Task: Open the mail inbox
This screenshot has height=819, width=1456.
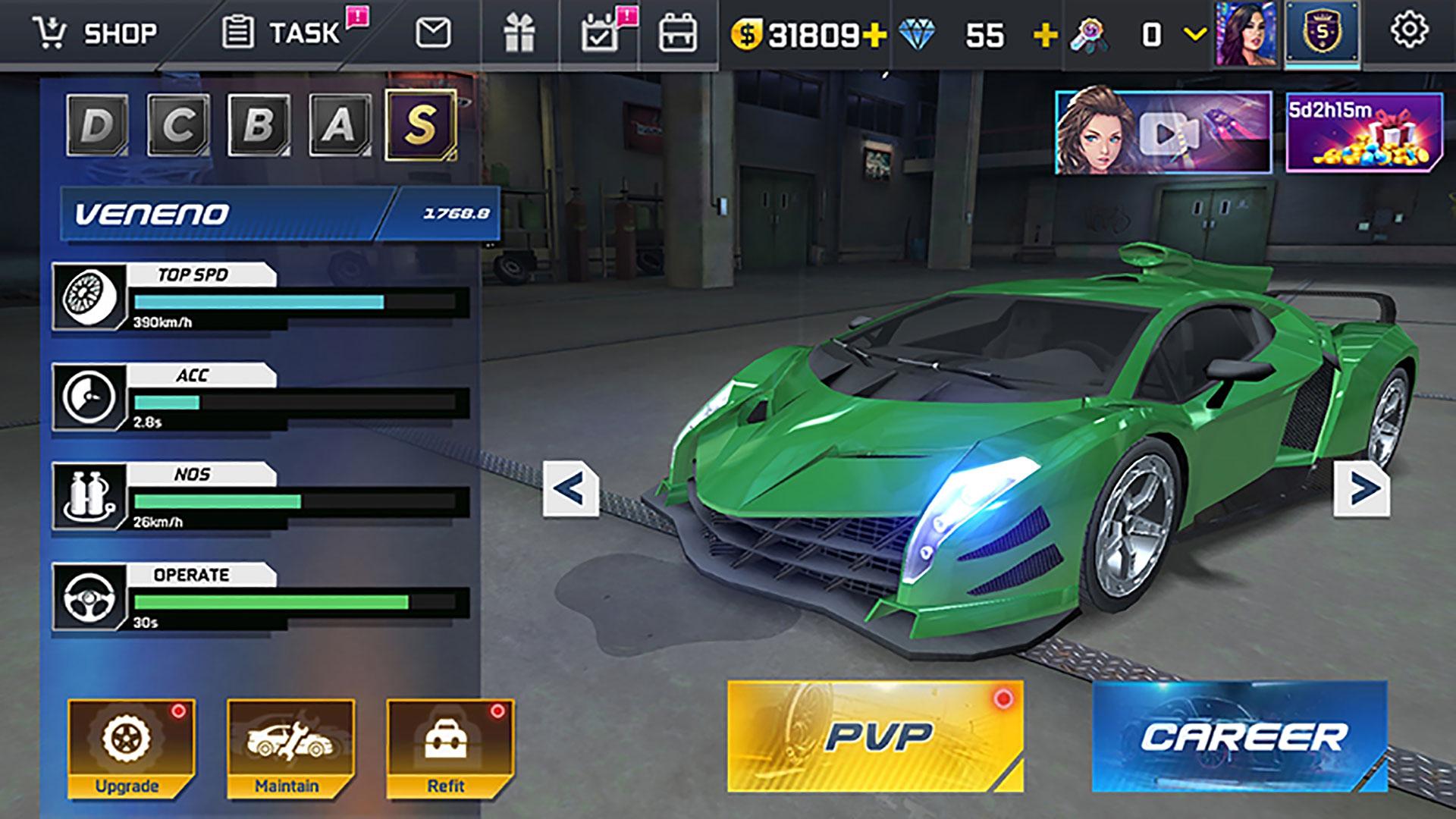Action: click(x=433, y=32)
